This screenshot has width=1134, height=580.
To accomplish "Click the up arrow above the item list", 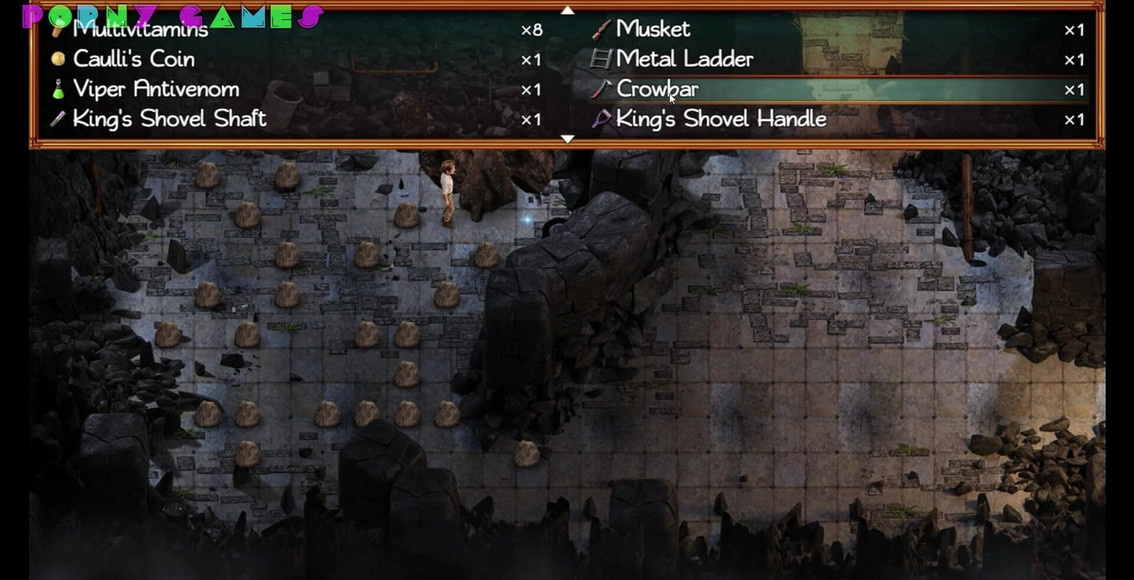I will tap(567, 10).
